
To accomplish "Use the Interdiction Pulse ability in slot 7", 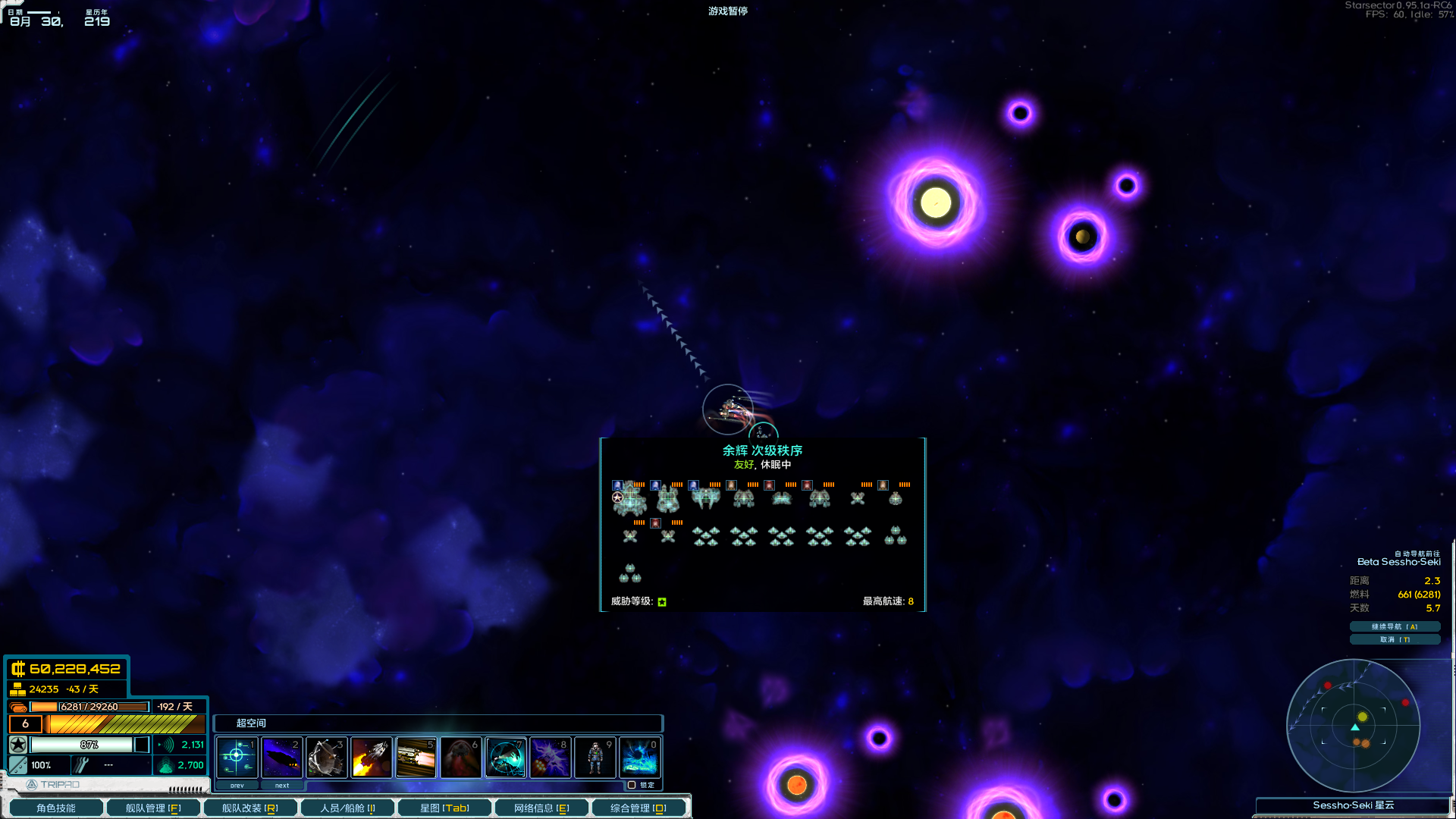I will click(x=506, y=757).
